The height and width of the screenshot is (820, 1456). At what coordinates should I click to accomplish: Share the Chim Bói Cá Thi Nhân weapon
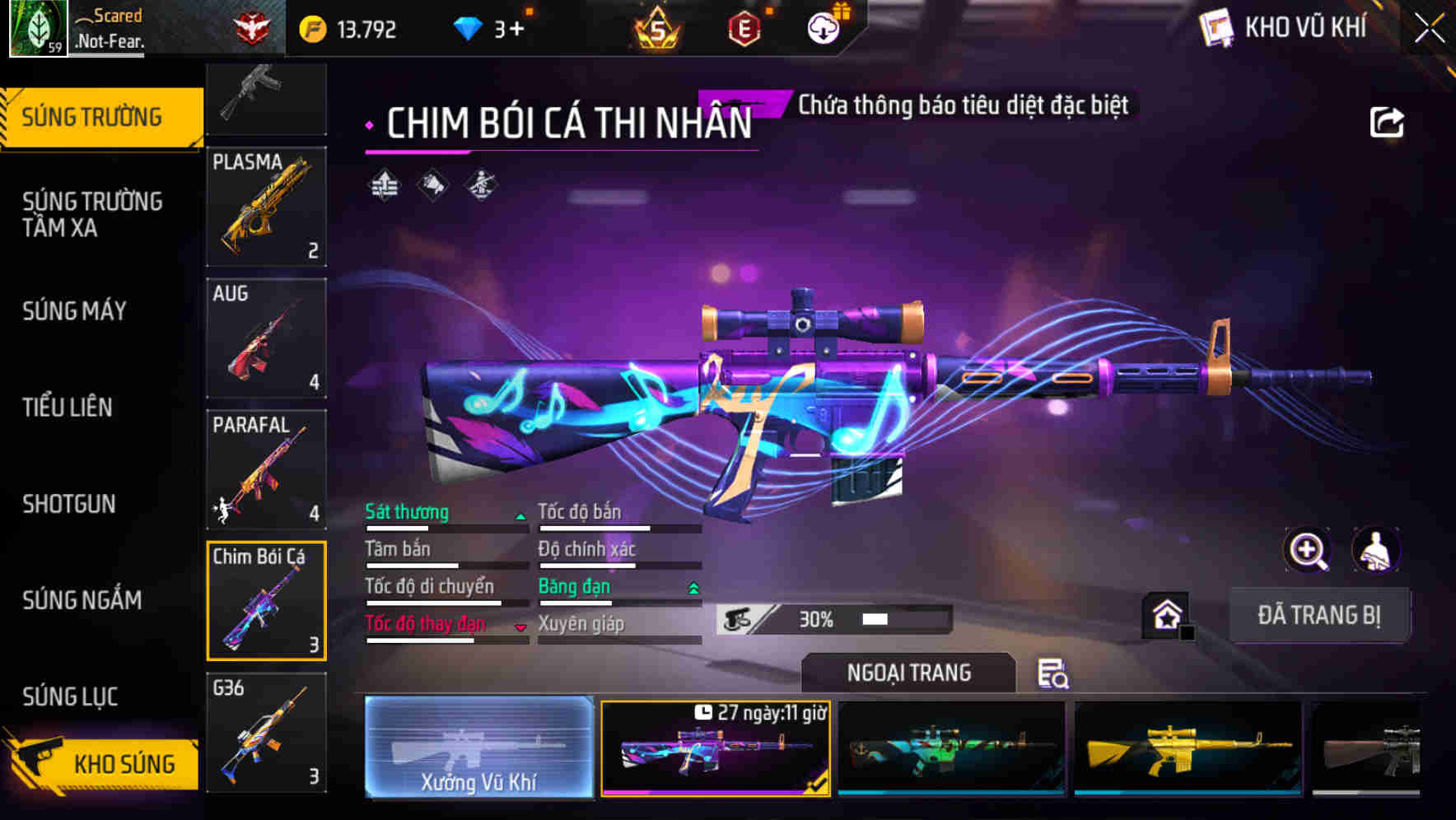pos(1388,120)
